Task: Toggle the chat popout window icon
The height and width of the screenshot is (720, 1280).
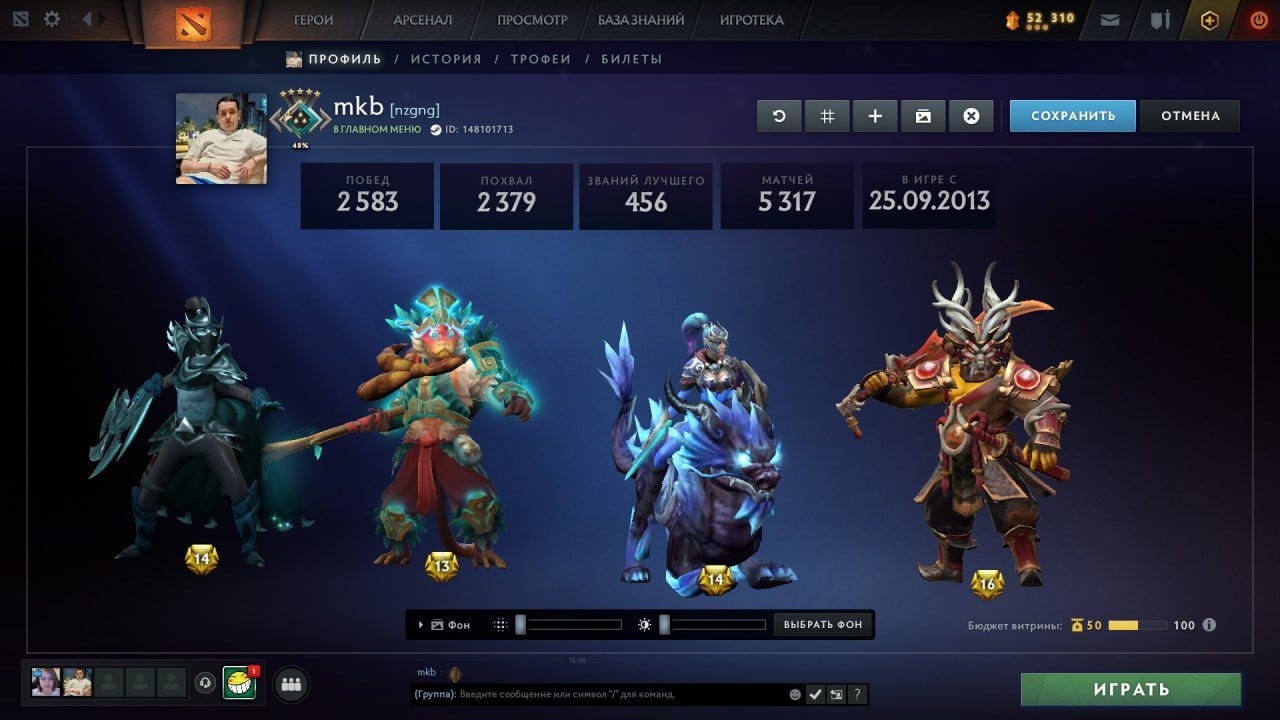Action: click(836, 694)
